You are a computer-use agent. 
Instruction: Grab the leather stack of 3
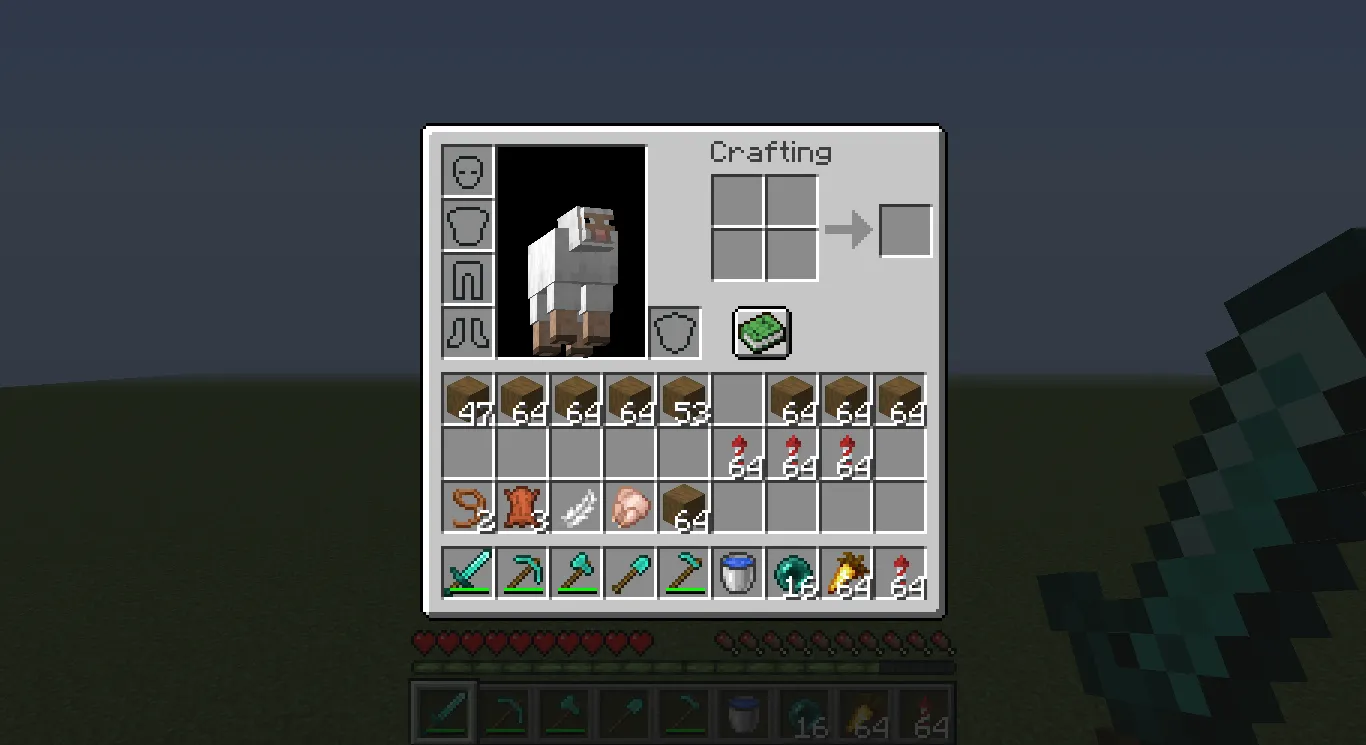pos(520,508)
